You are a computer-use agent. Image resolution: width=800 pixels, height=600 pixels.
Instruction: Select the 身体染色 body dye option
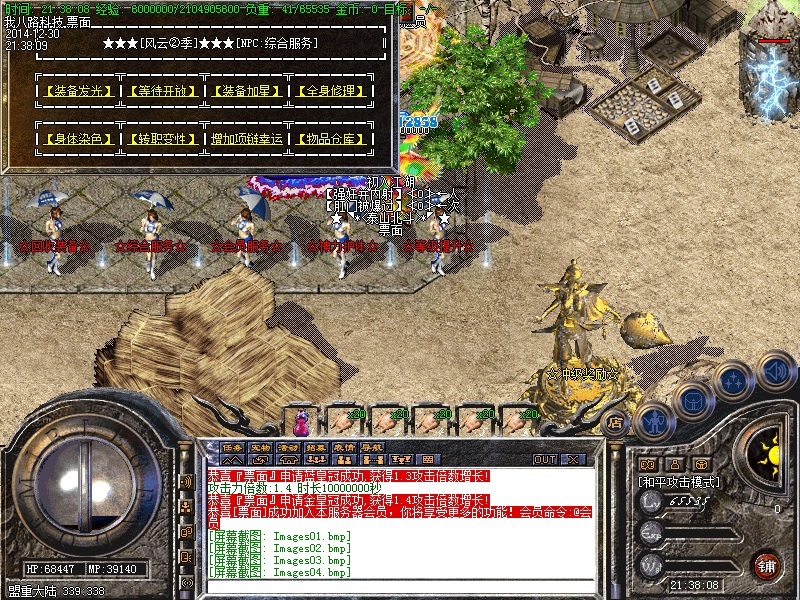click(76, 139)
